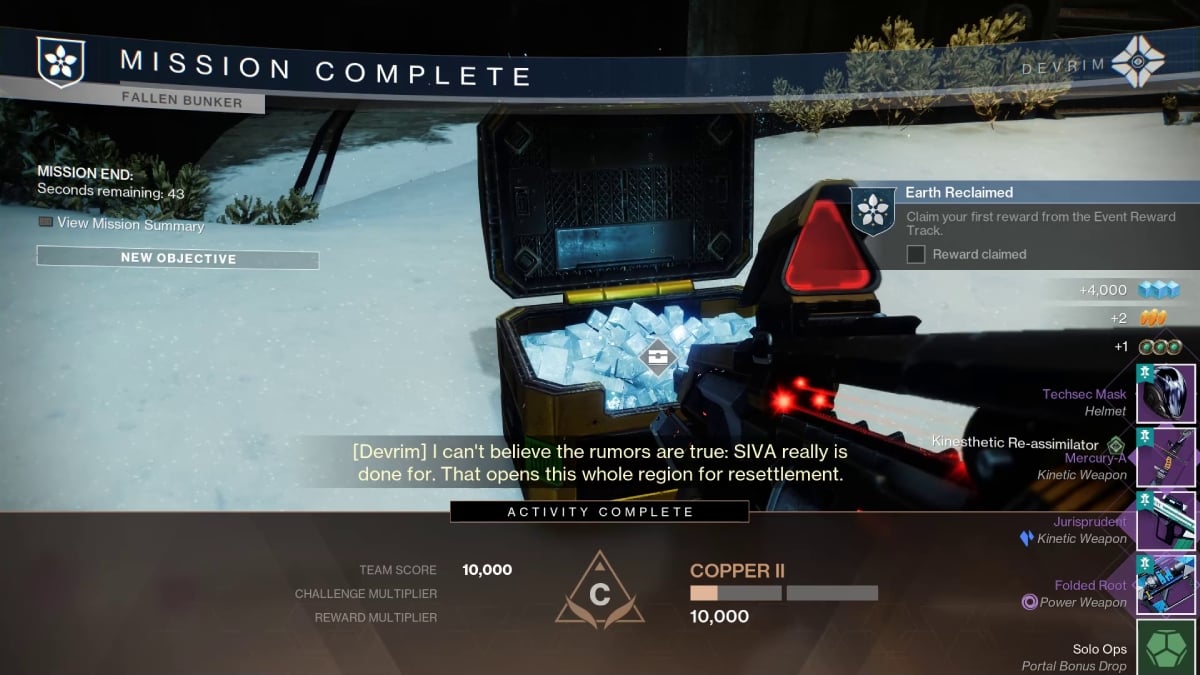Click the Devrim Ghost icon
1200x675 pixels.
1140,62
